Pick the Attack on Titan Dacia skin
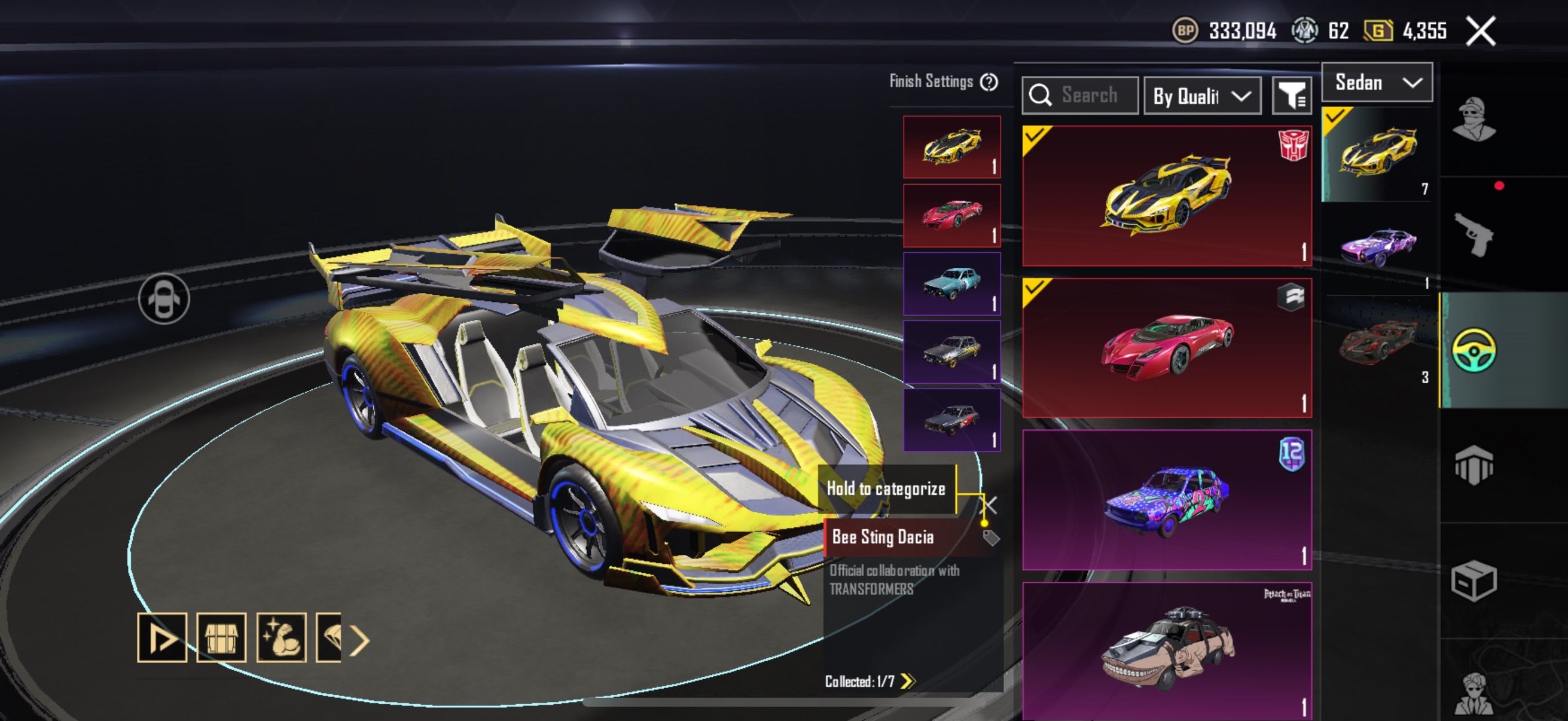The width and height of the screenshot is (1568, 721). click(1166, 651)
